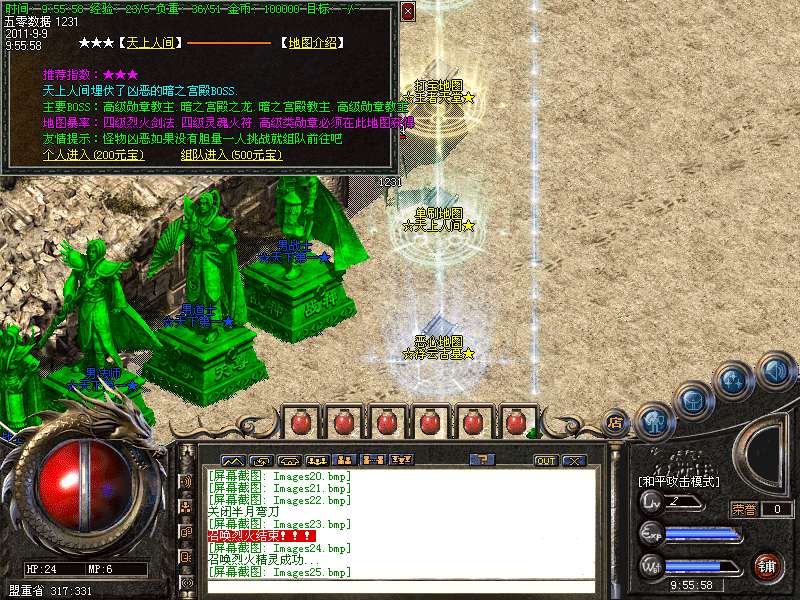
Task: Select the 天上人间 map title link
Action: point(148,43)
